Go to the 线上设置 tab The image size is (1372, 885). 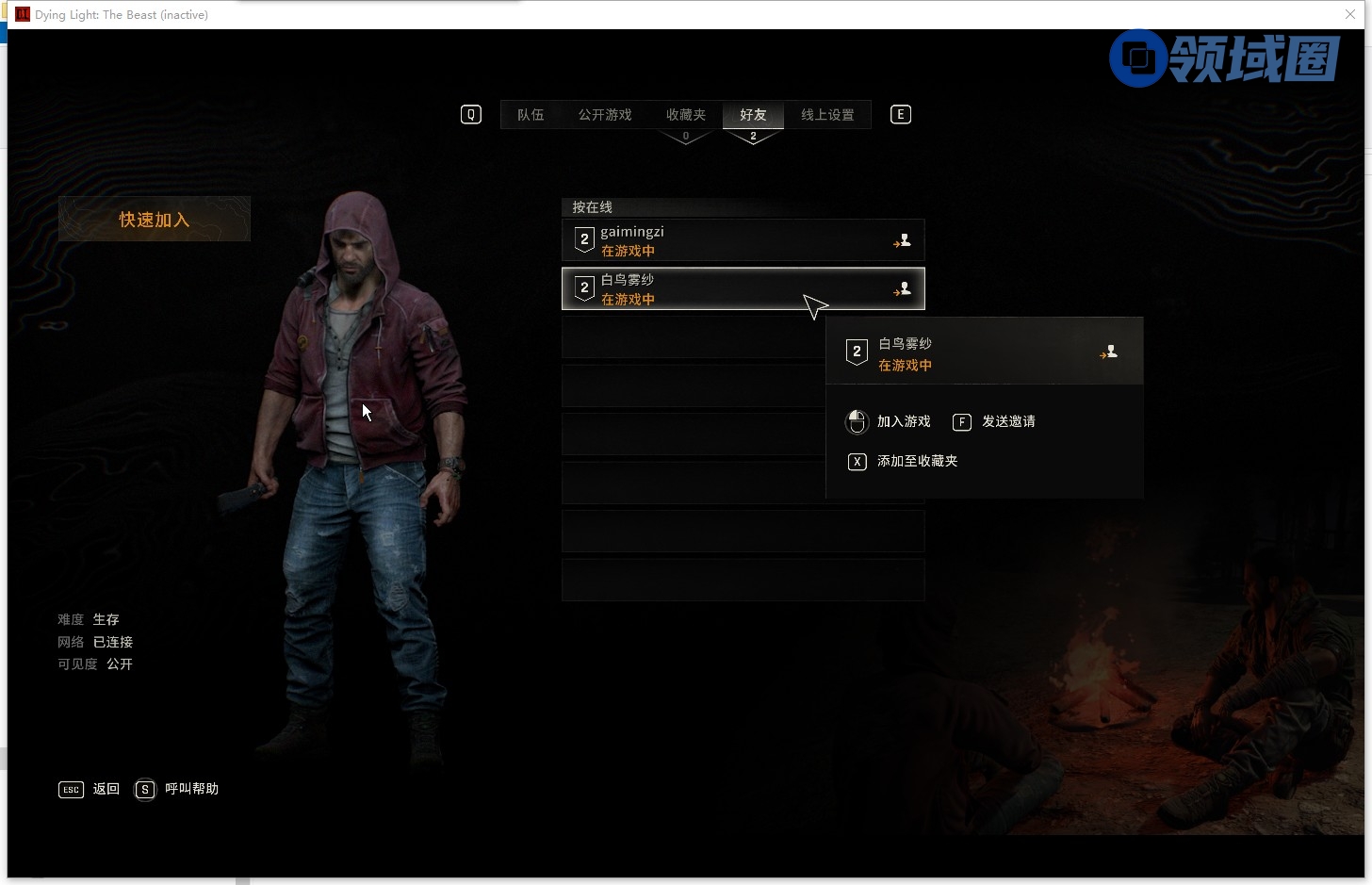(x=827, y=115)
